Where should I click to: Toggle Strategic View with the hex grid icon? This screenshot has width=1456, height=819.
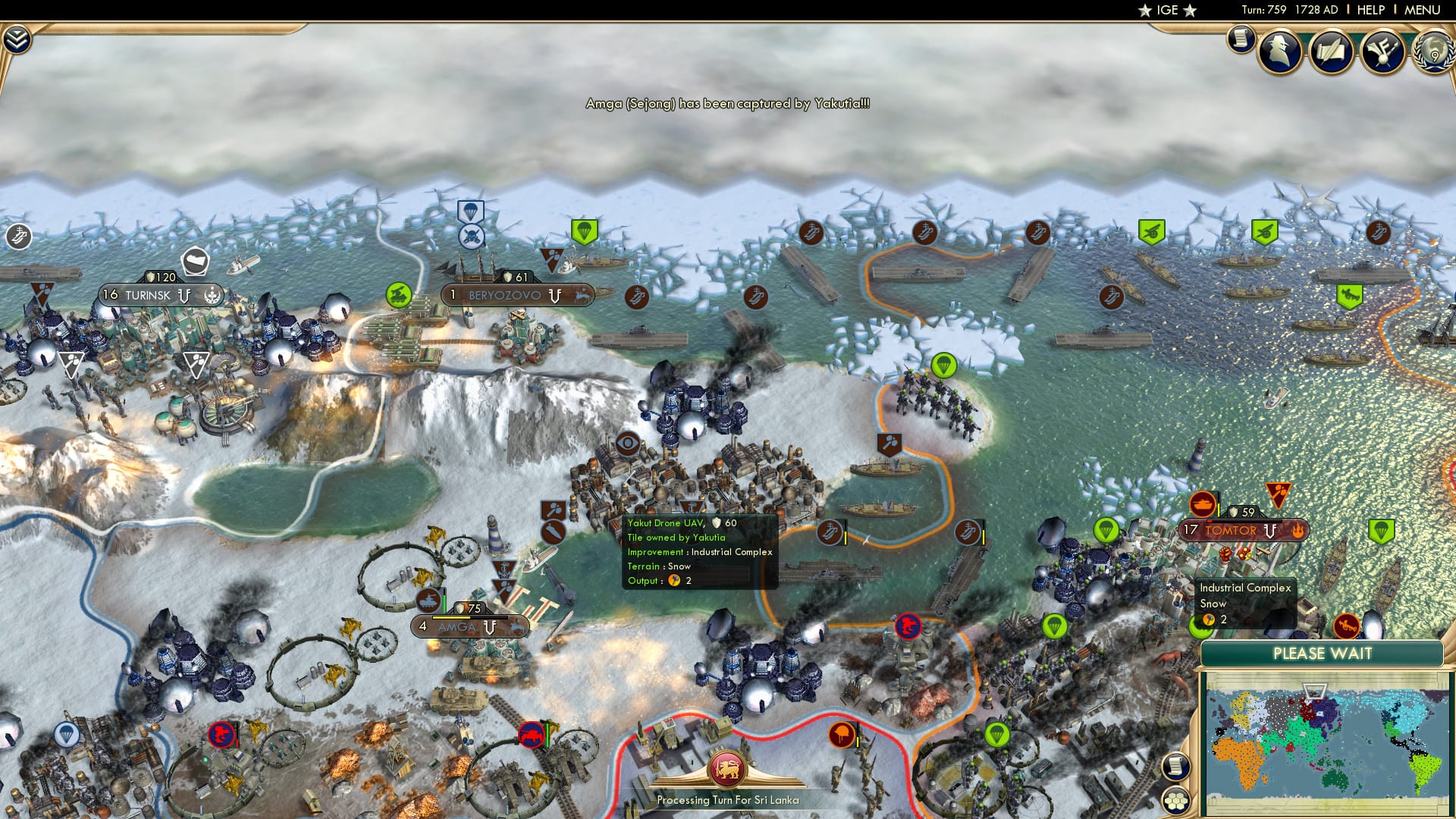1174,801
